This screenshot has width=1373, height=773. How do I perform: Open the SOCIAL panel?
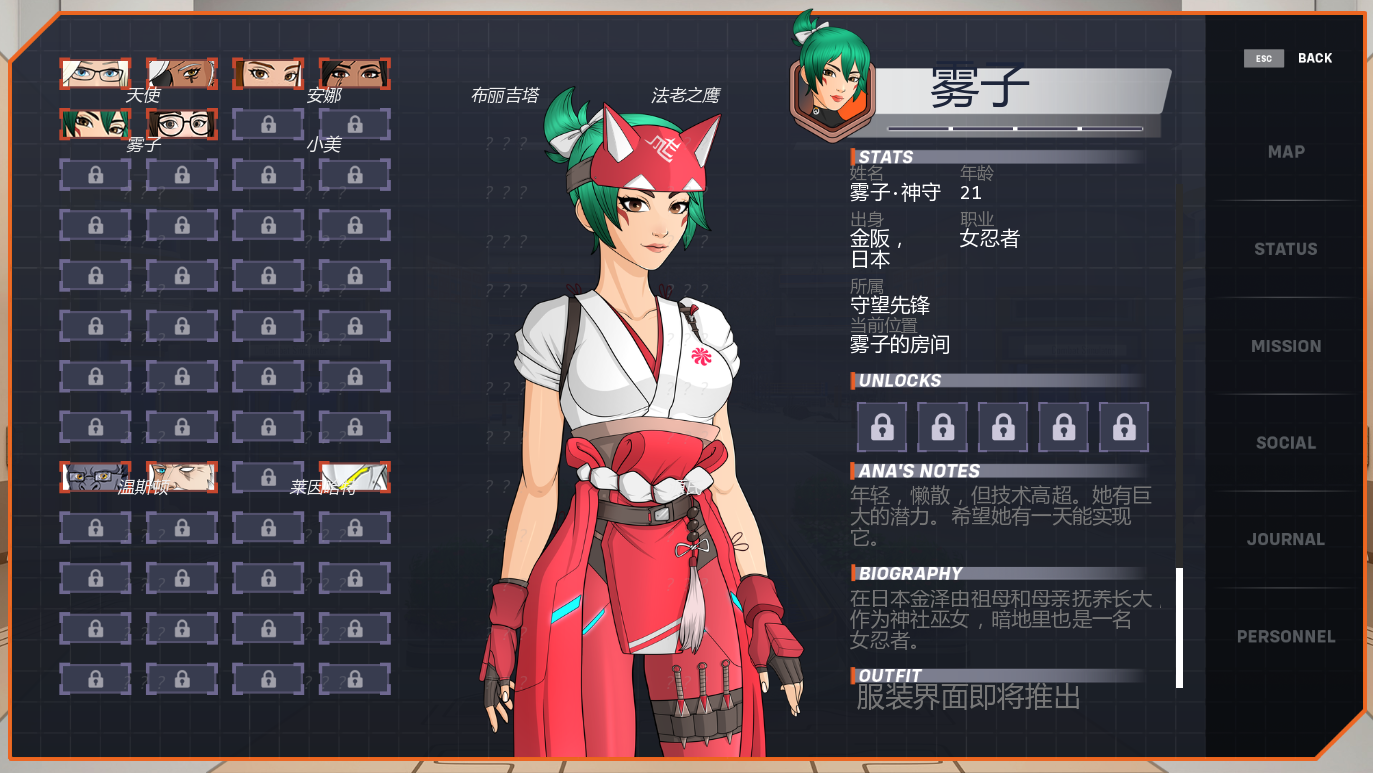(x=1285, y=442)
